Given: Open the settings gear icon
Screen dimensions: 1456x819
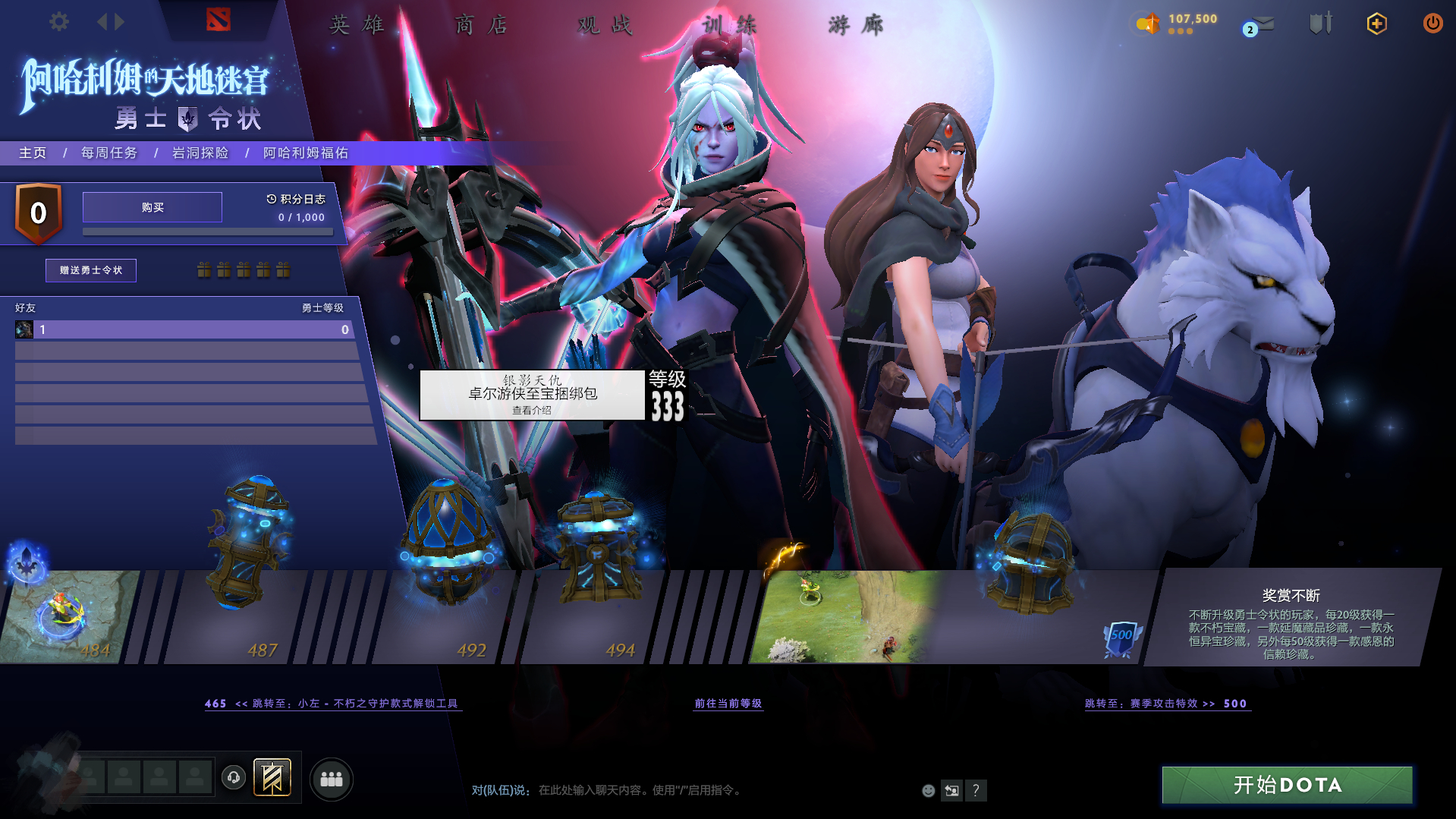Looking at the screenshot, I should (x=58, y=21).
